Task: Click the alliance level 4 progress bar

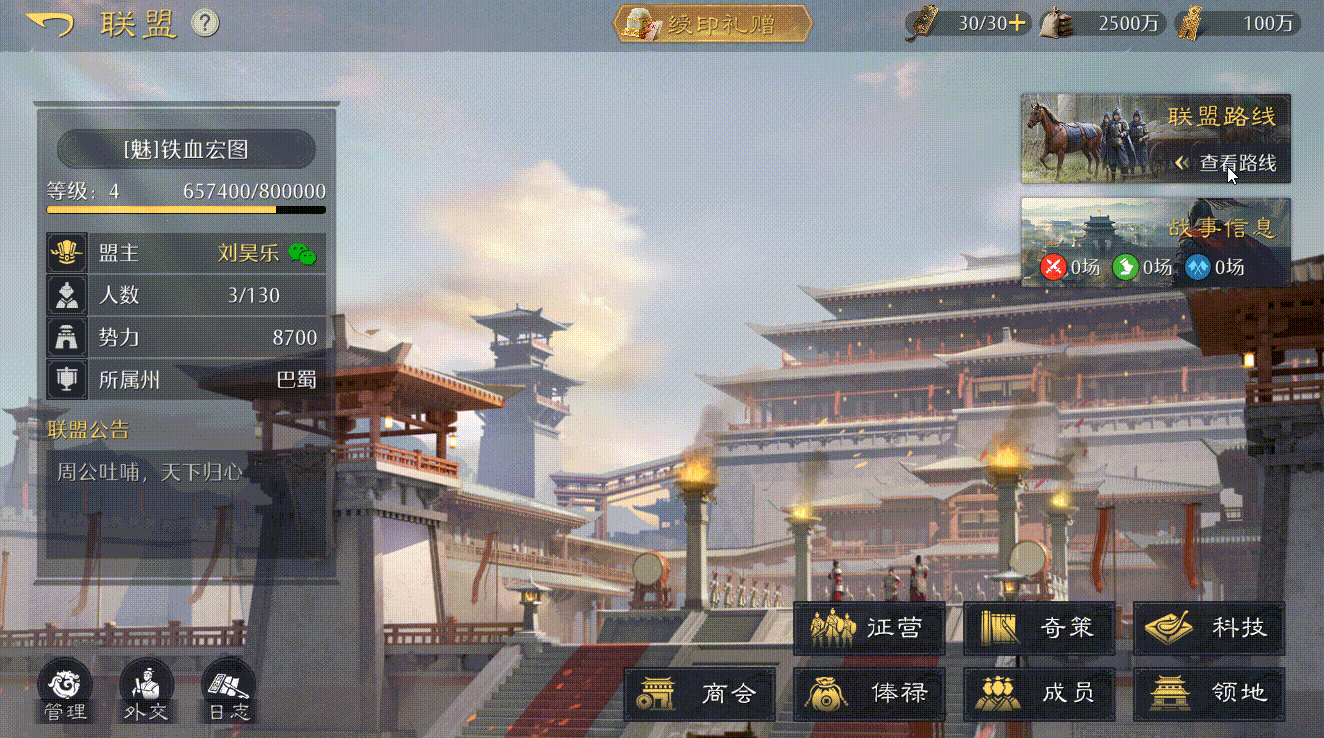Action: click(185, 209)
